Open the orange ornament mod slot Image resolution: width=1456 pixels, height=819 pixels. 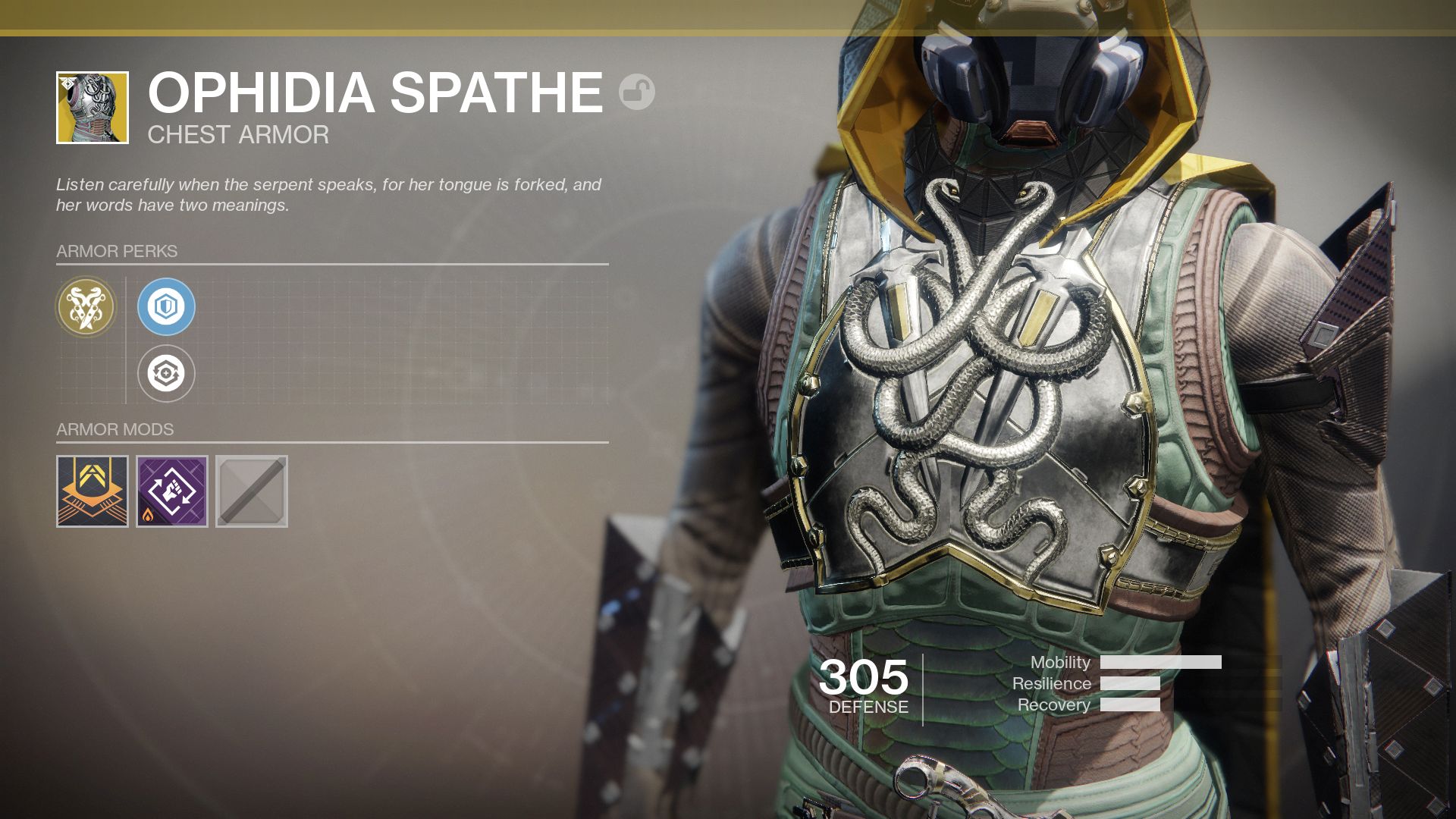click(x=91, y=491)
